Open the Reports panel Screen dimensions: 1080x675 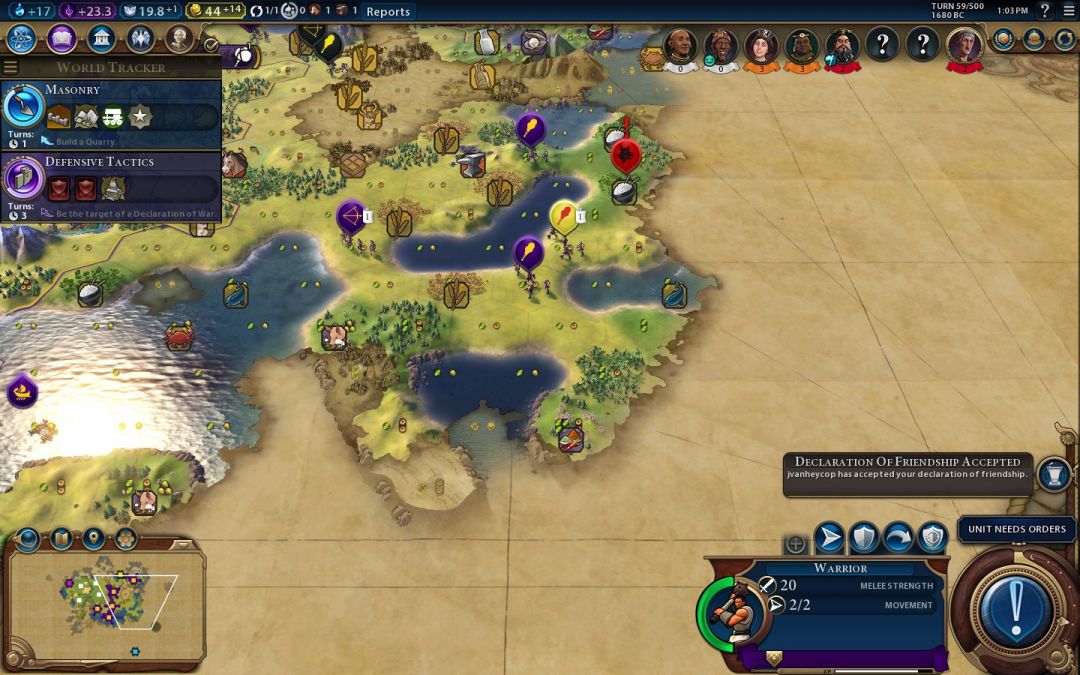[388, 11]
